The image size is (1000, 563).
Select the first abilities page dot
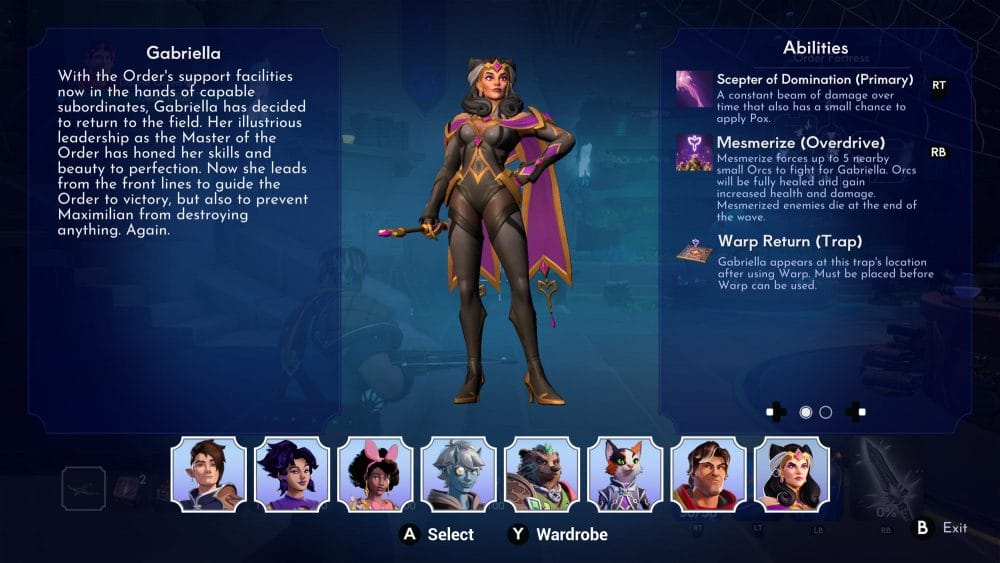click(806, 412)
